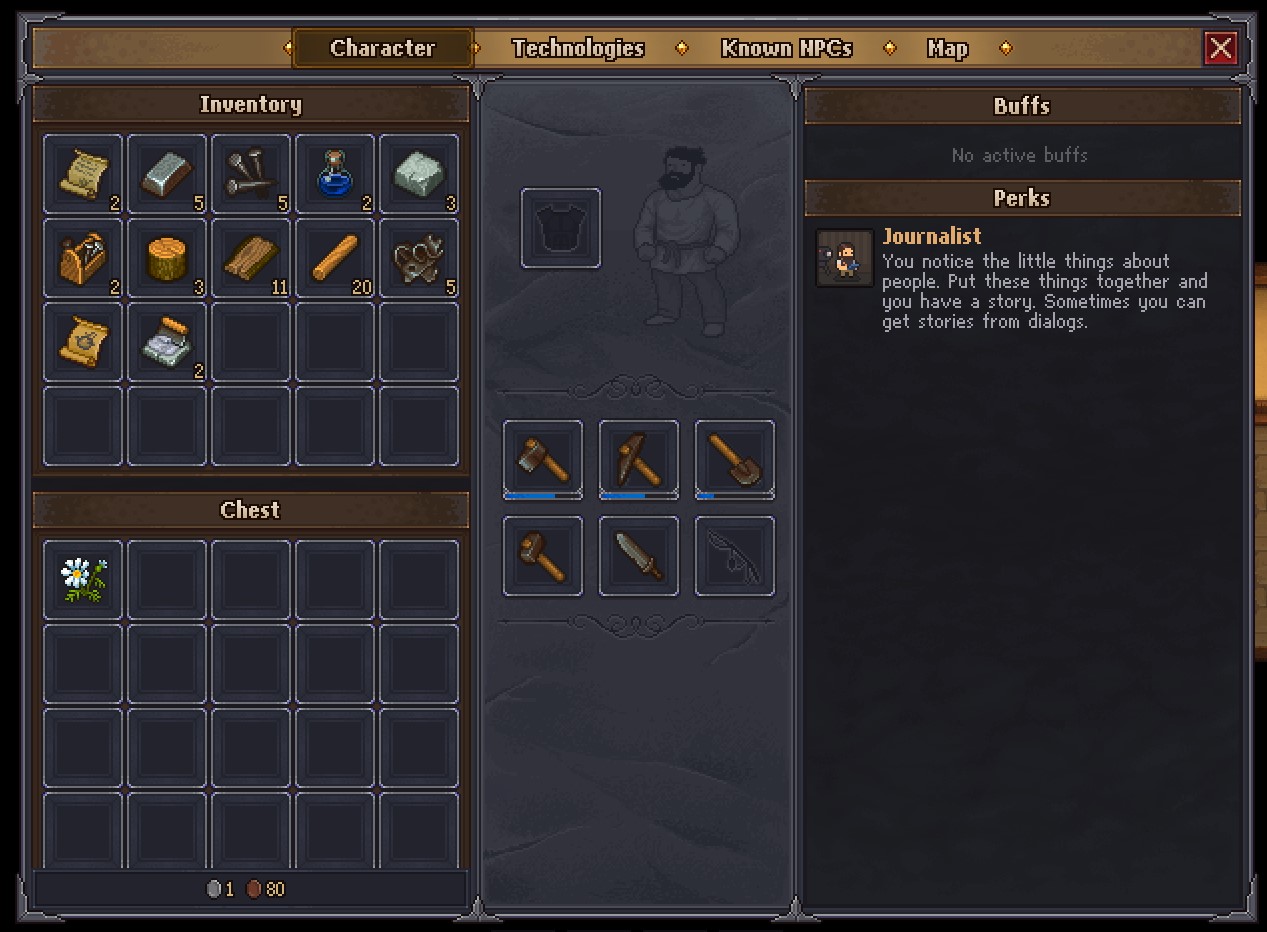Click the Journalist perk icon

click(x=845, y=258)
